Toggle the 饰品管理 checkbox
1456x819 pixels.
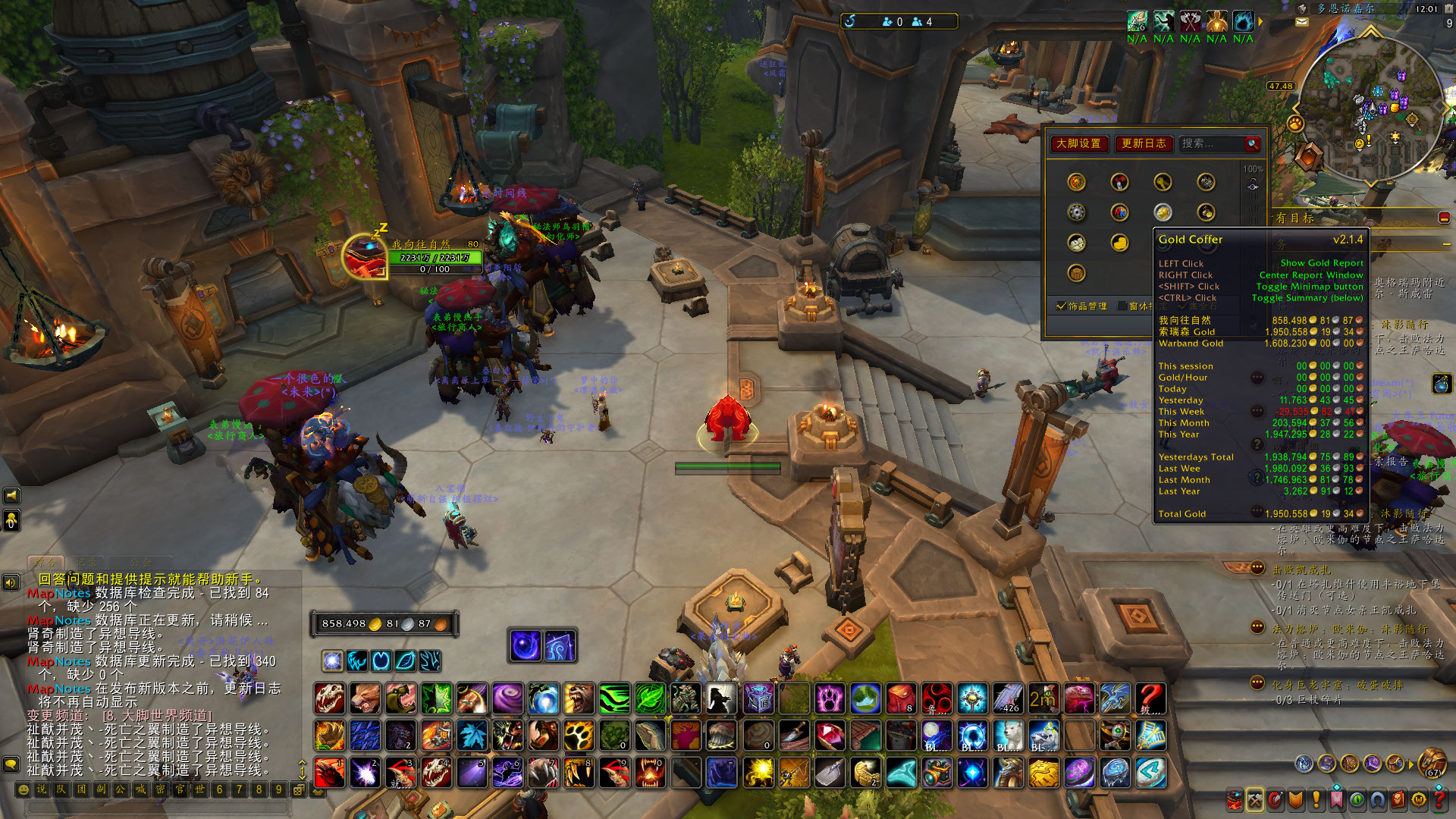tap(1062, 306)
